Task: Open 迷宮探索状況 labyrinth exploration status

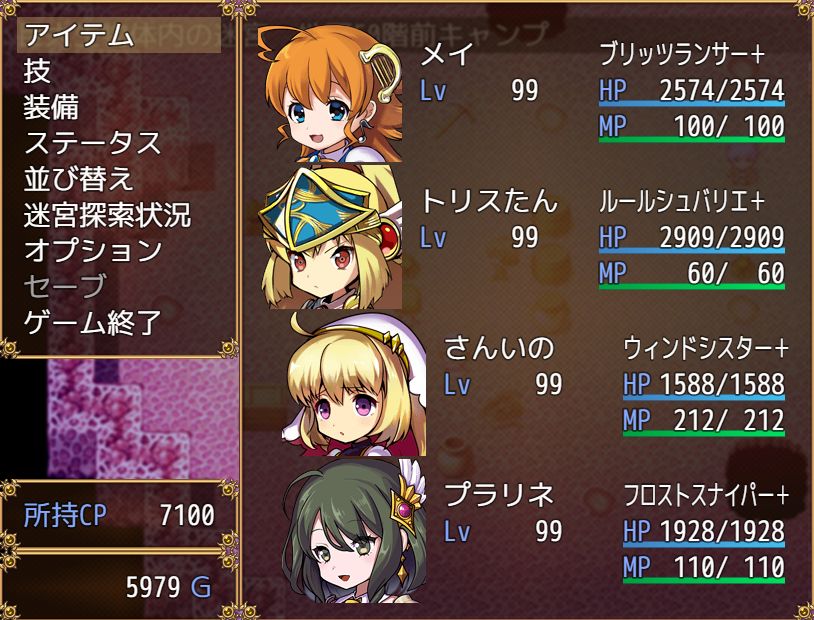Action: click(107, 215)
